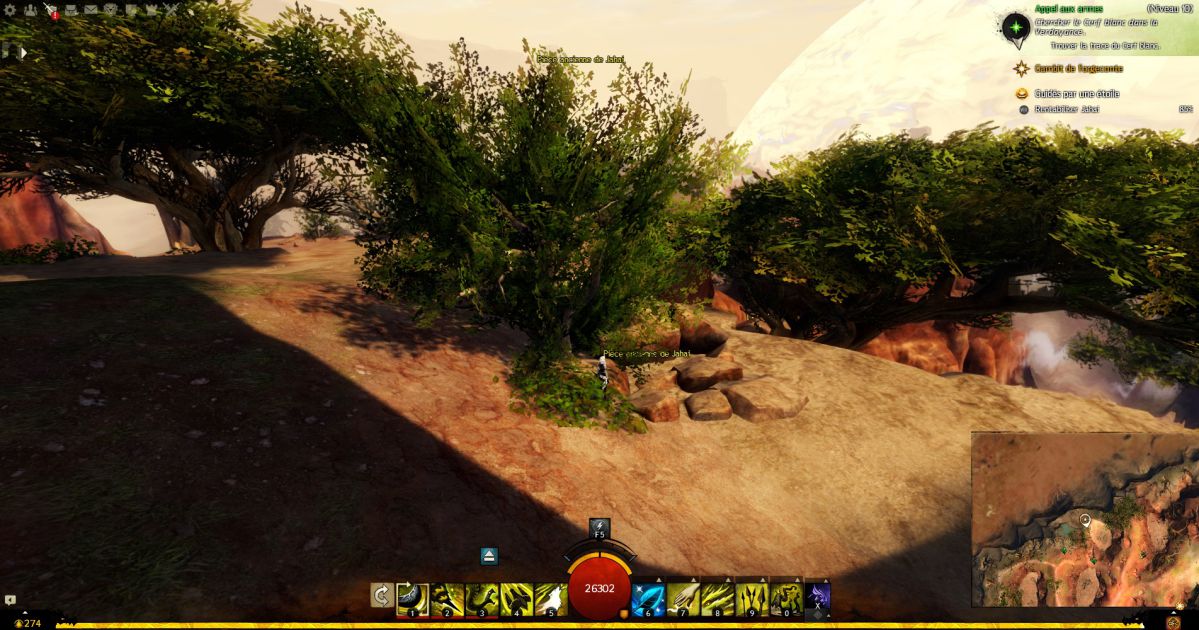This screenshot has width=1199, height=630.
Task: Activate the white wolf skill 5
Action: [551, 598]
